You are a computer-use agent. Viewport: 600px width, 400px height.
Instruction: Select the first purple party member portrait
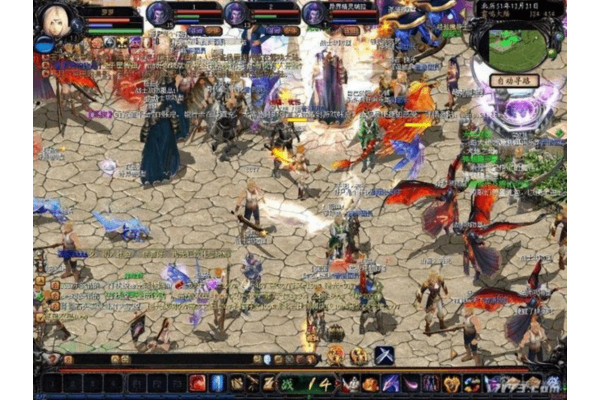pos(159,14)
